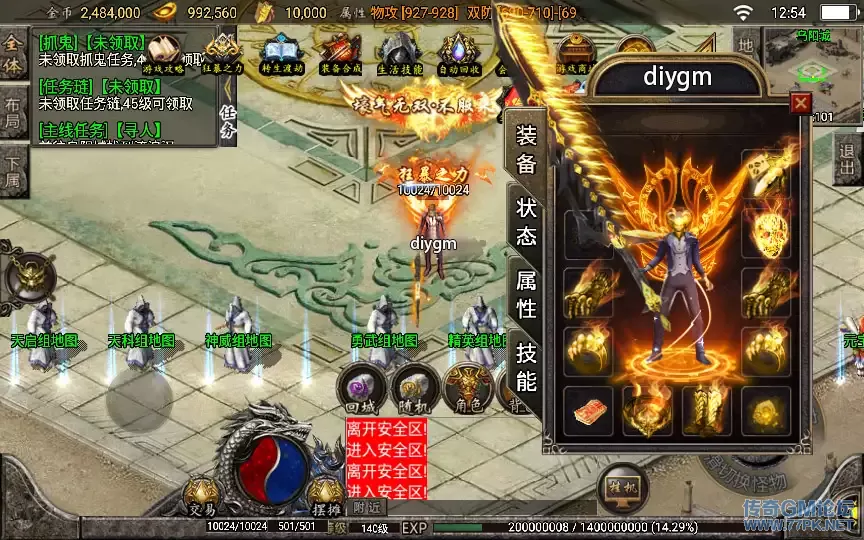Use the 随机 random teleport button
Viewport: 864px width, 540px height.
411,389
